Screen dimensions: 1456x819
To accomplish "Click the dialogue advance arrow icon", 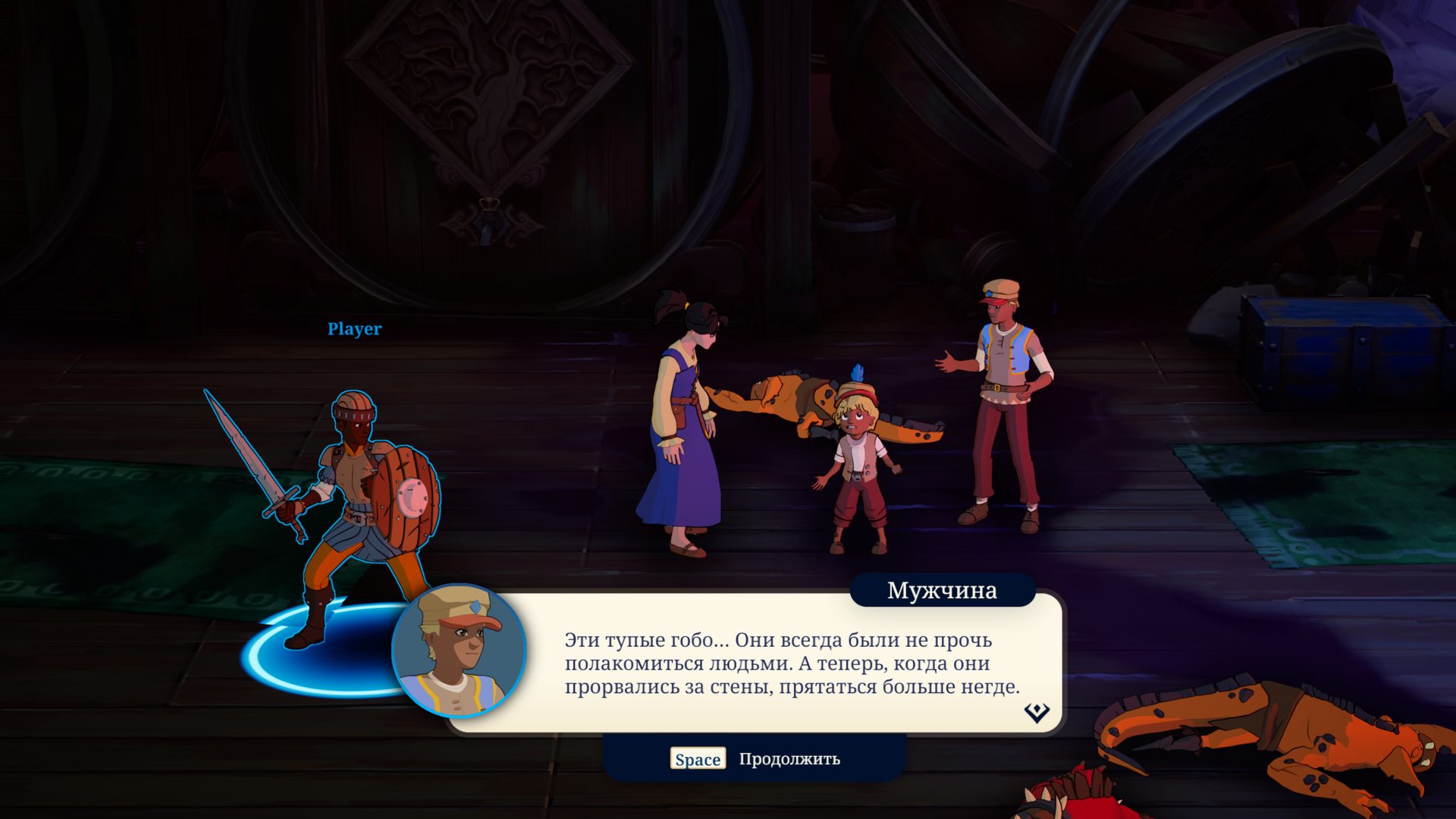I will pyautogui.click(x=1036, y=712).
